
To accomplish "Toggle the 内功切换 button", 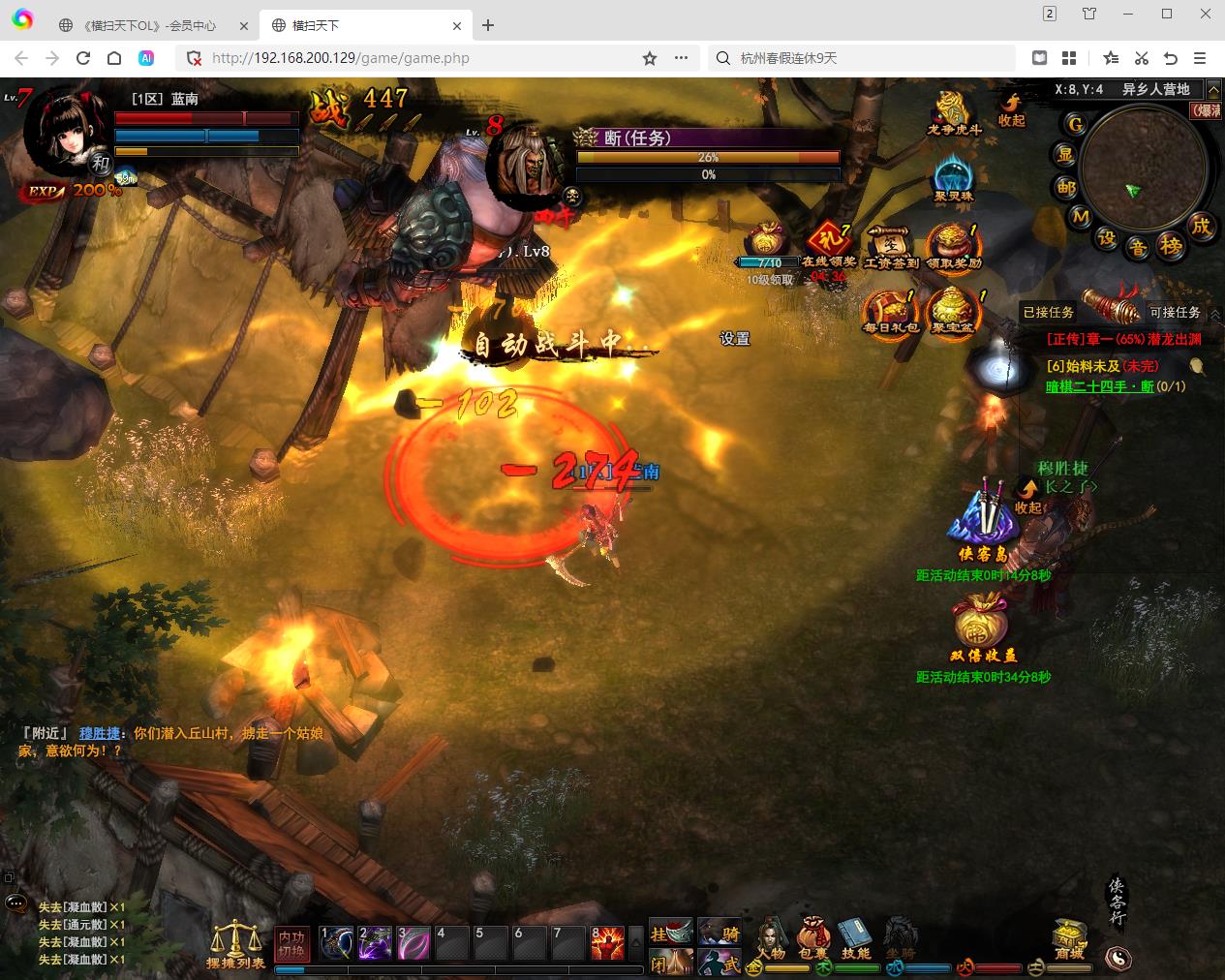I will [x=291, y=943].
